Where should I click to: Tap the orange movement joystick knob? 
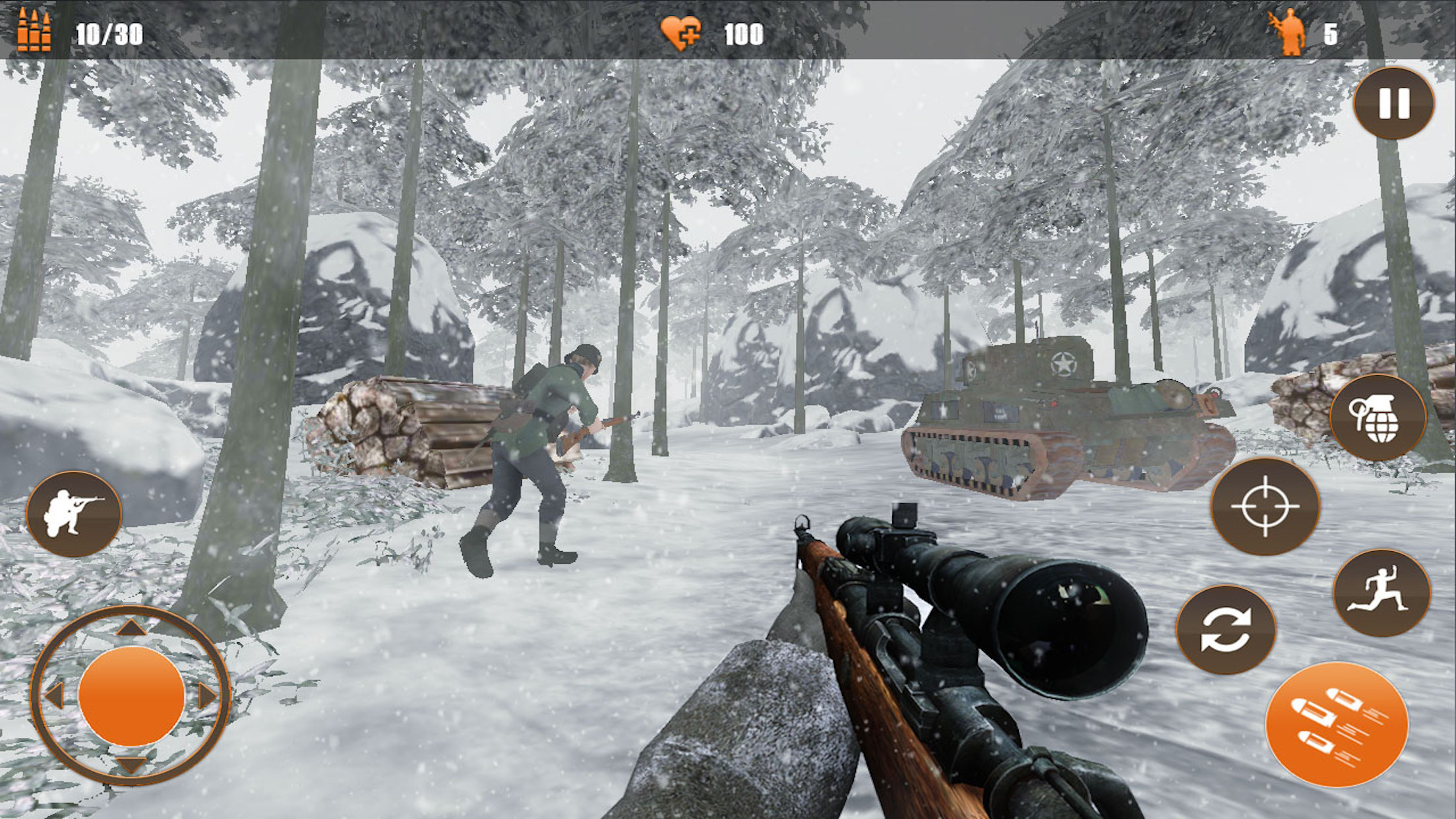tap(131, 696)
